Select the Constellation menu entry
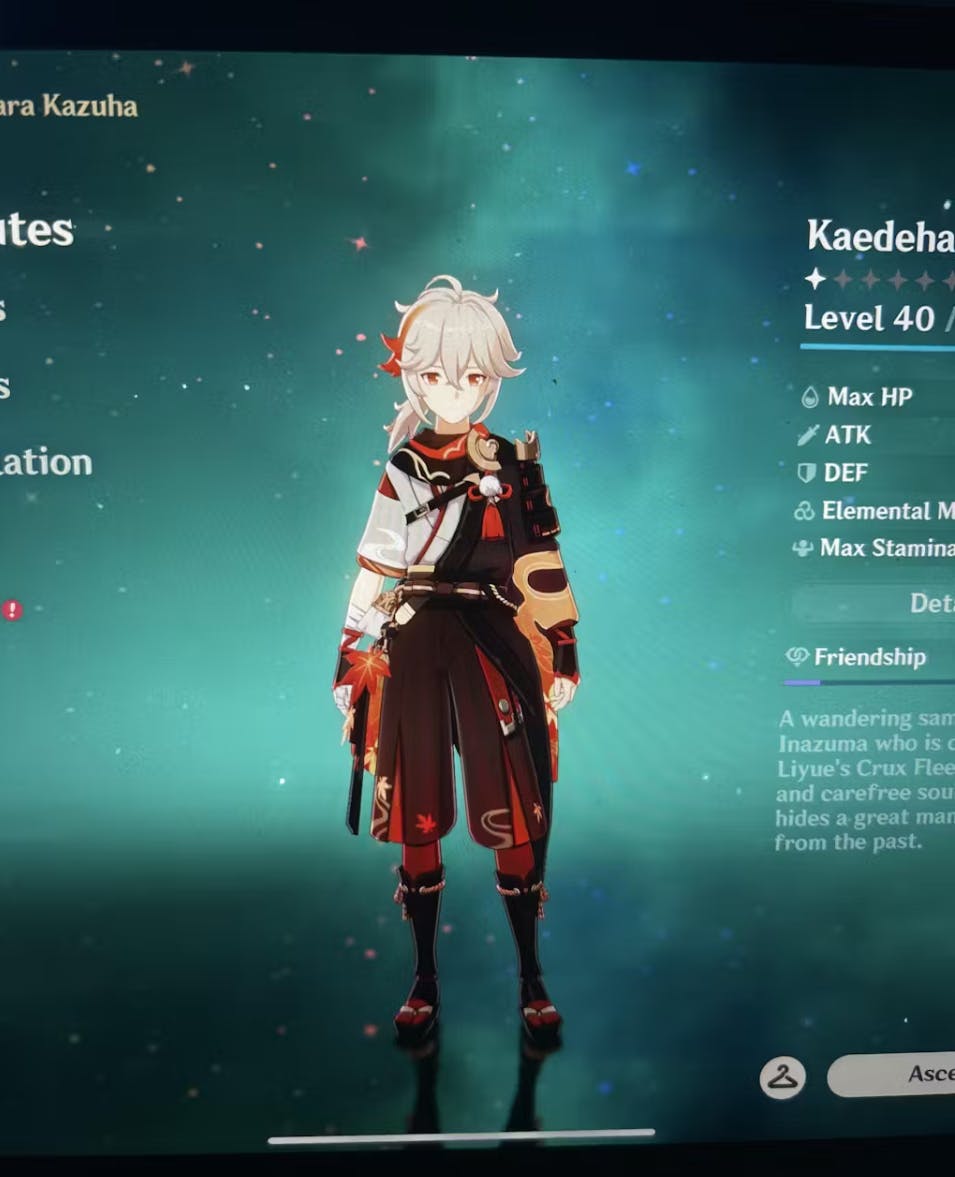The image size is (955, 1177). click(x=45, y=463)
